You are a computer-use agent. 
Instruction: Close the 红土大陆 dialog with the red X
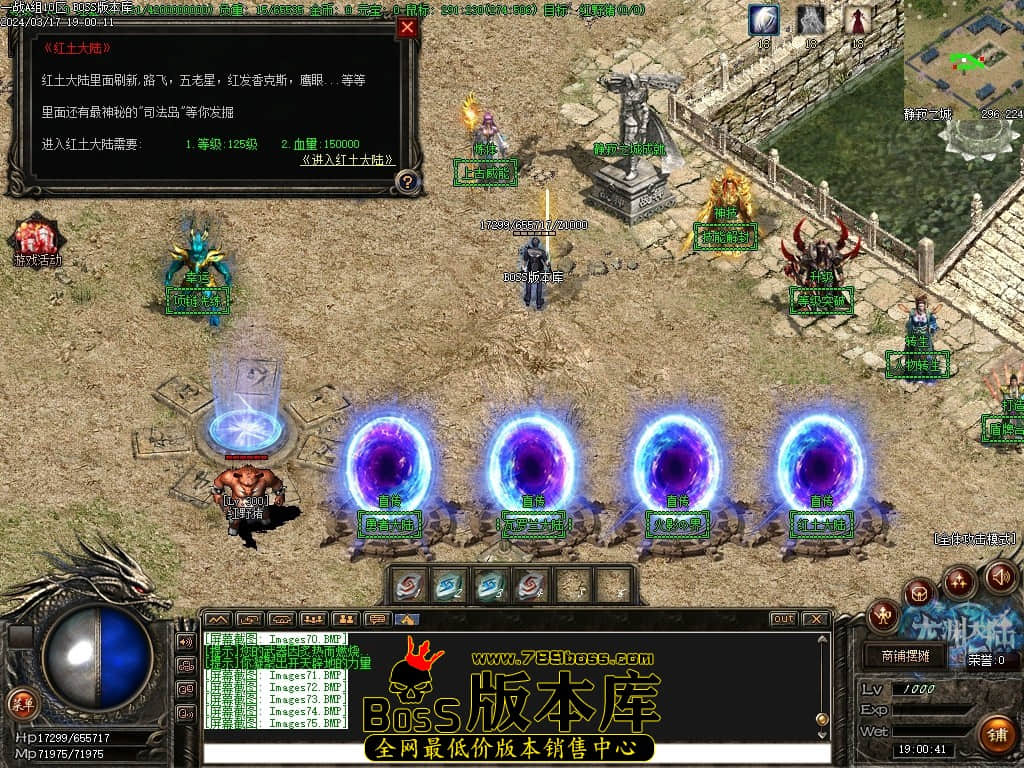click(x=407, y=28)
